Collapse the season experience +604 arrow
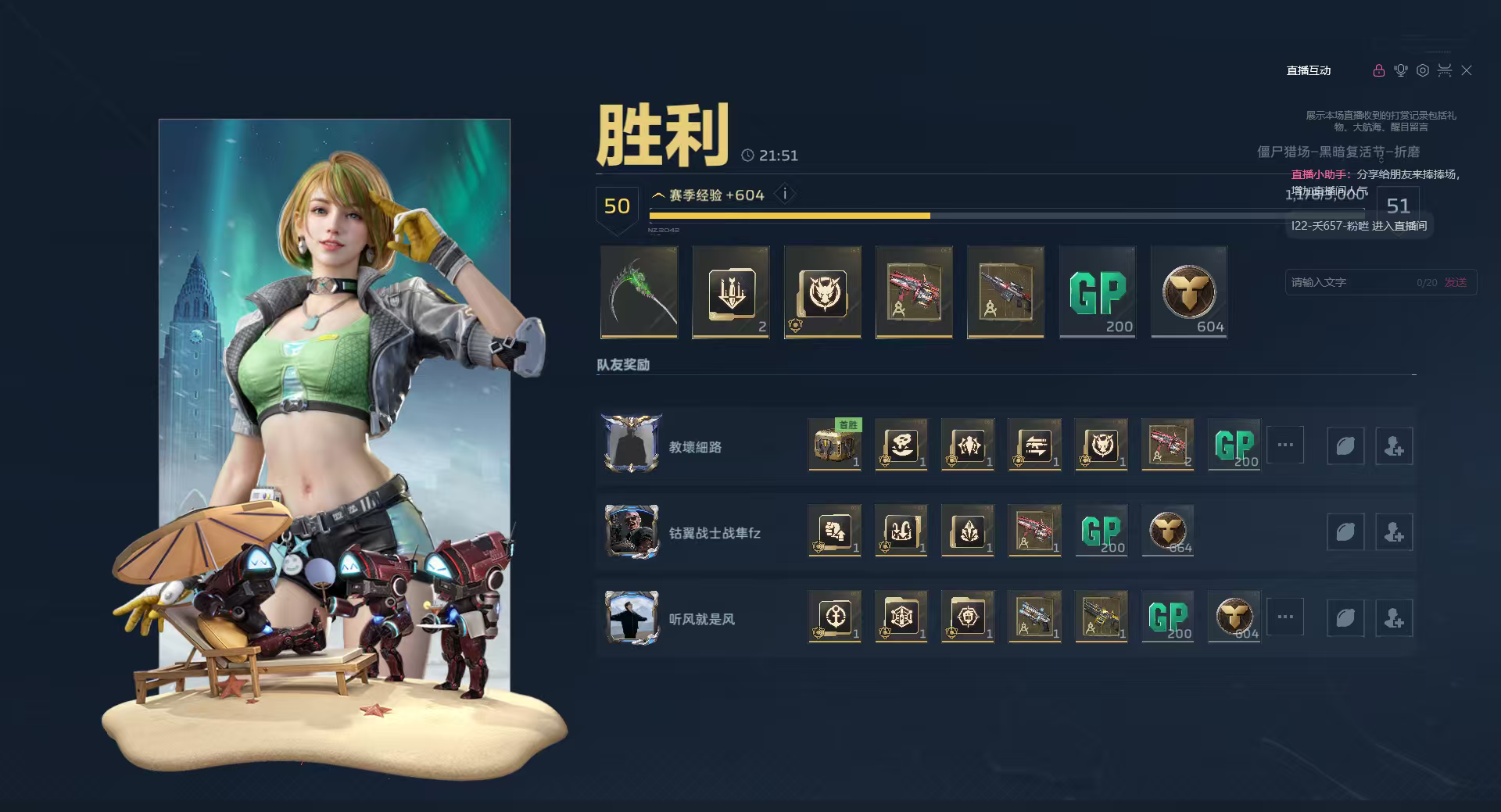 (658, 195)
